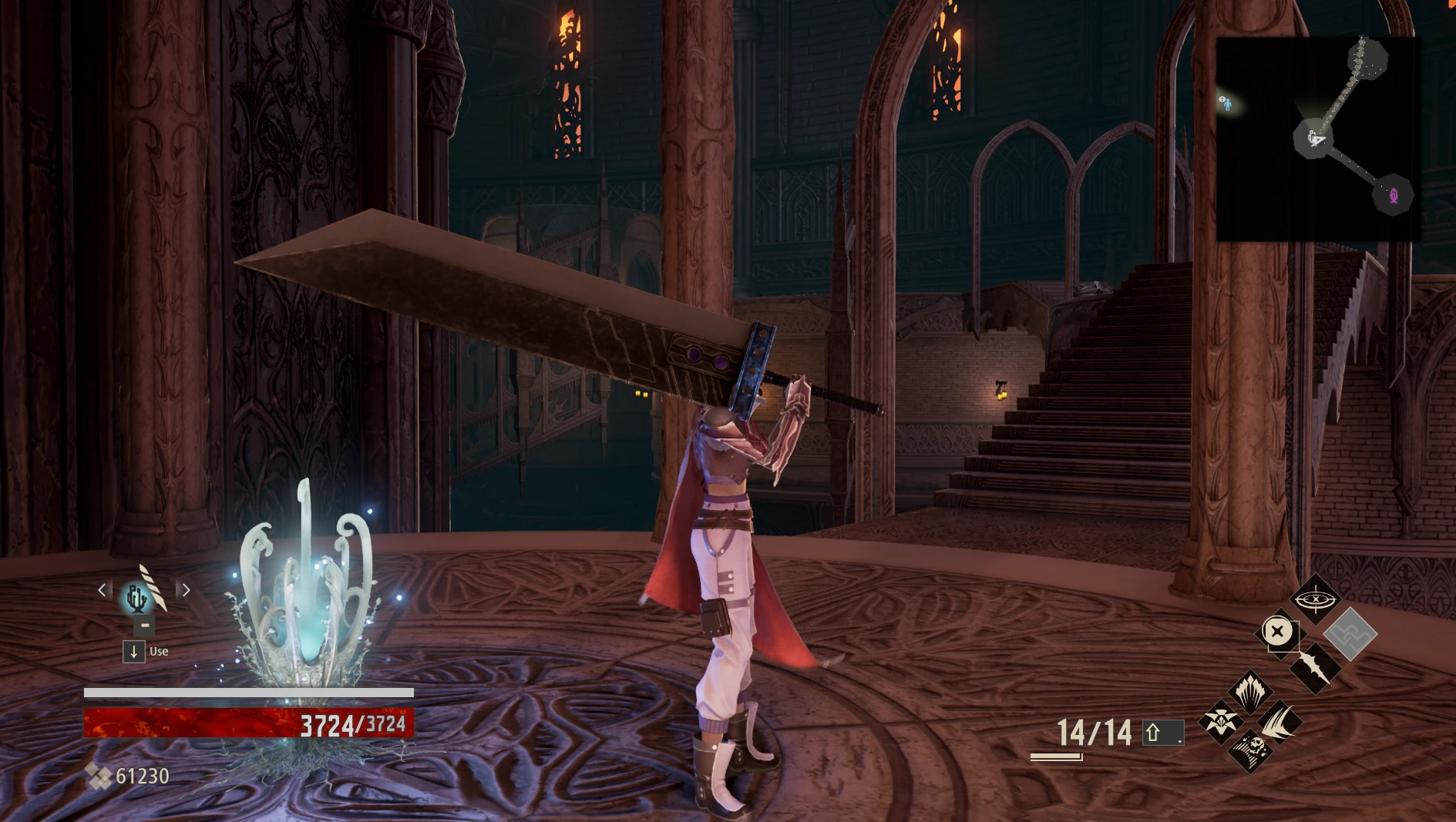Viewport: 1456px width, 822px height.
Task: Activate the curved claw slash gift icon
Action: tap(1279, 723)
